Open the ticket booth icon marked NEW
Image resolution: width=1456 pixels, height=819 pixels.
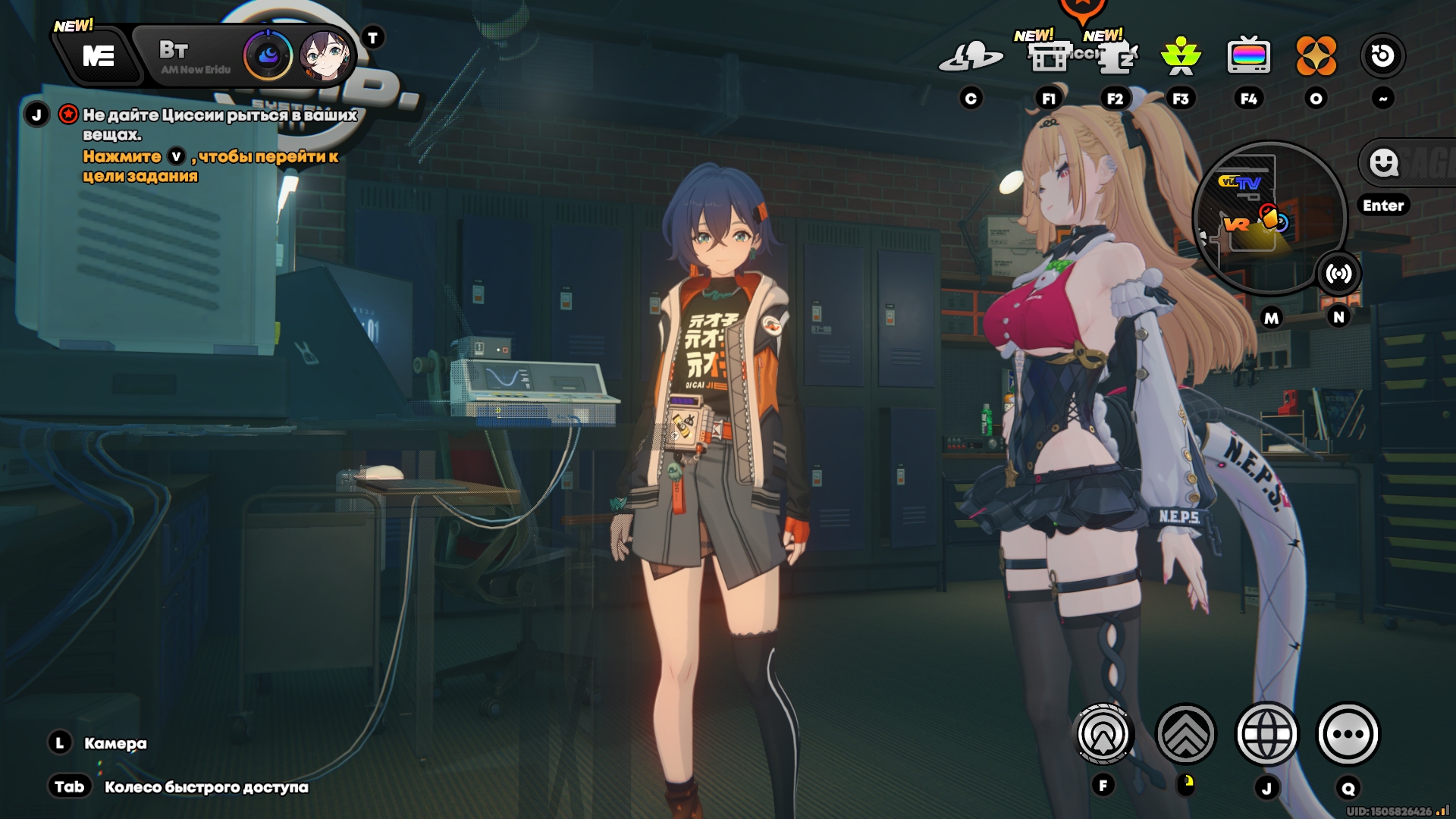click(x=1049, y=56)
